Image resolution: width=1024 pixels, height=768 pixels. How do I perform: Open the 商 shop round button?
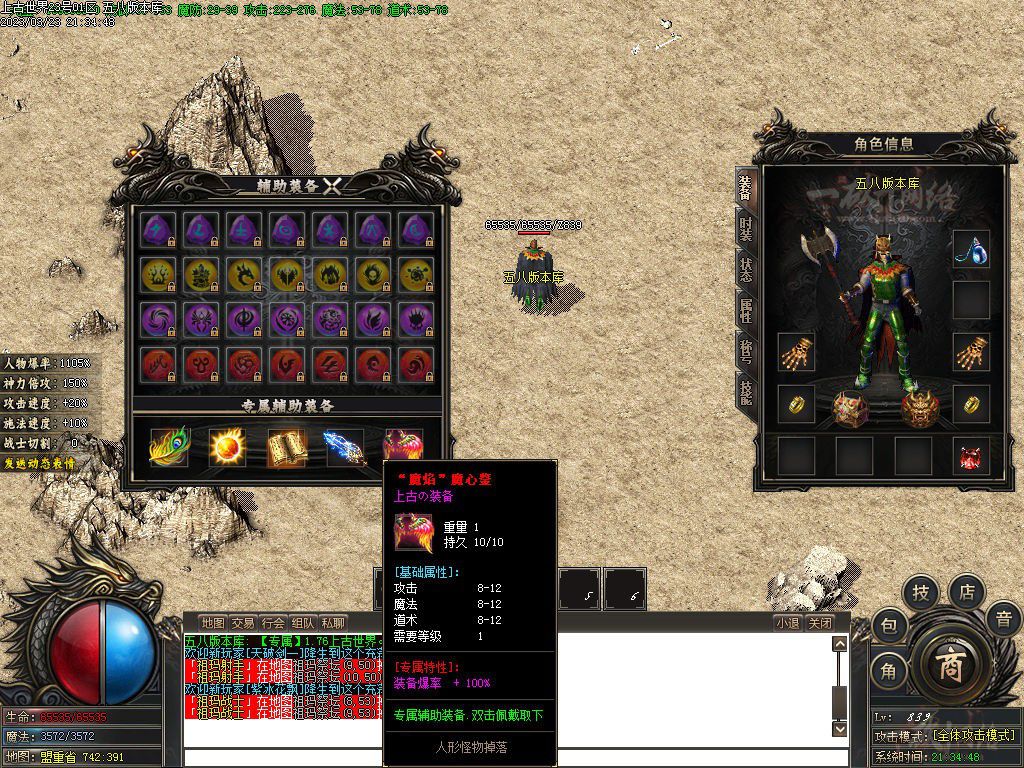950,667
